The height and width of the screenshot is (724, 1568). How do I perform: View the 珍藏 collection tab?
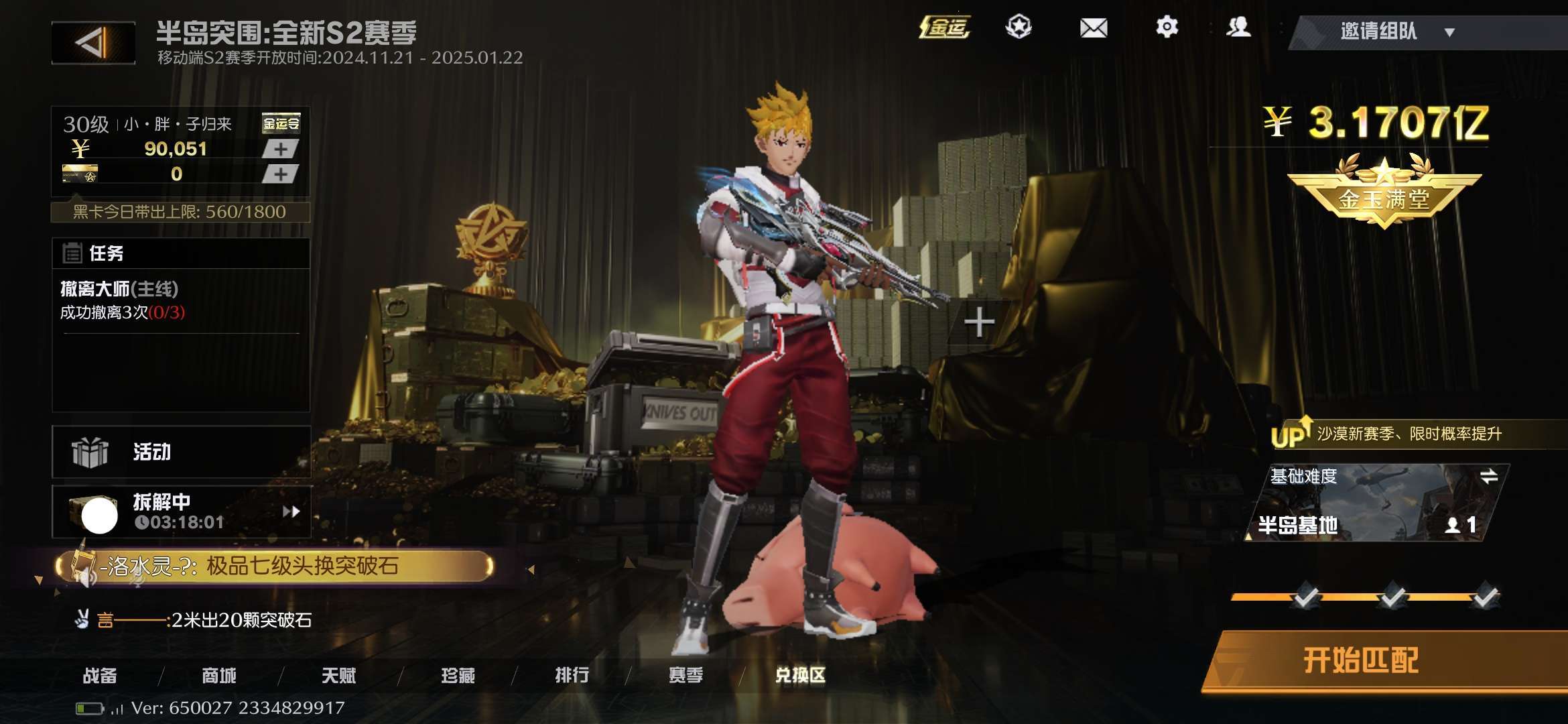458,676
